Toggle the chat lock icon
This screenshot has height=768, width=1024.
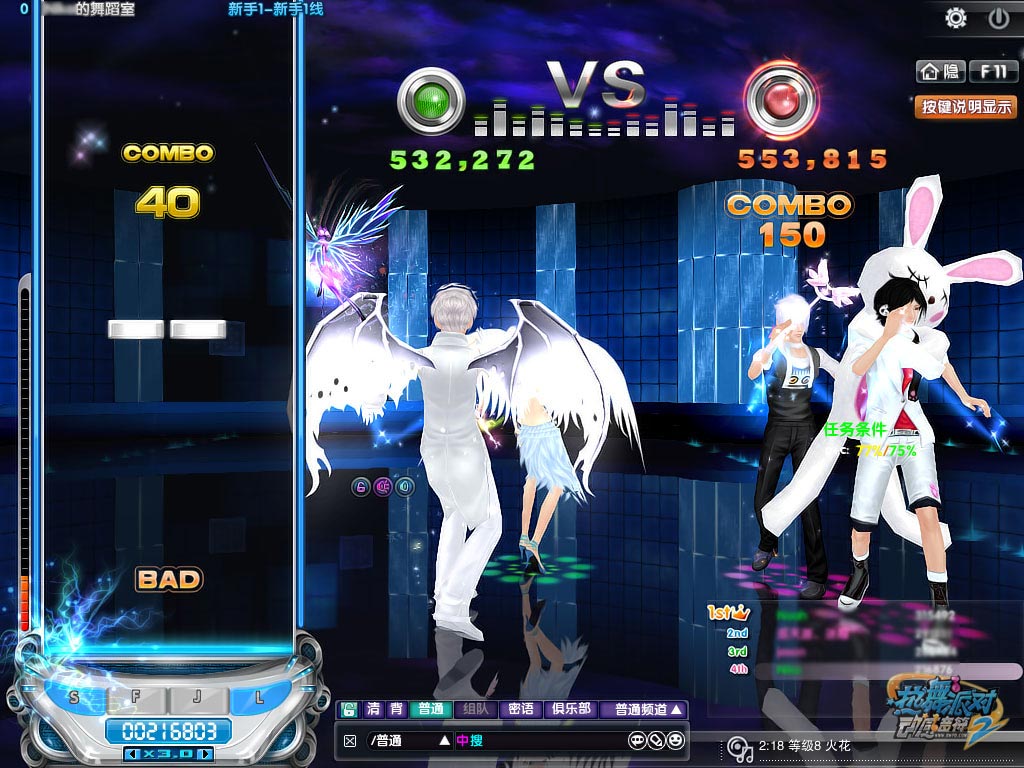click(x=348, y=710)
